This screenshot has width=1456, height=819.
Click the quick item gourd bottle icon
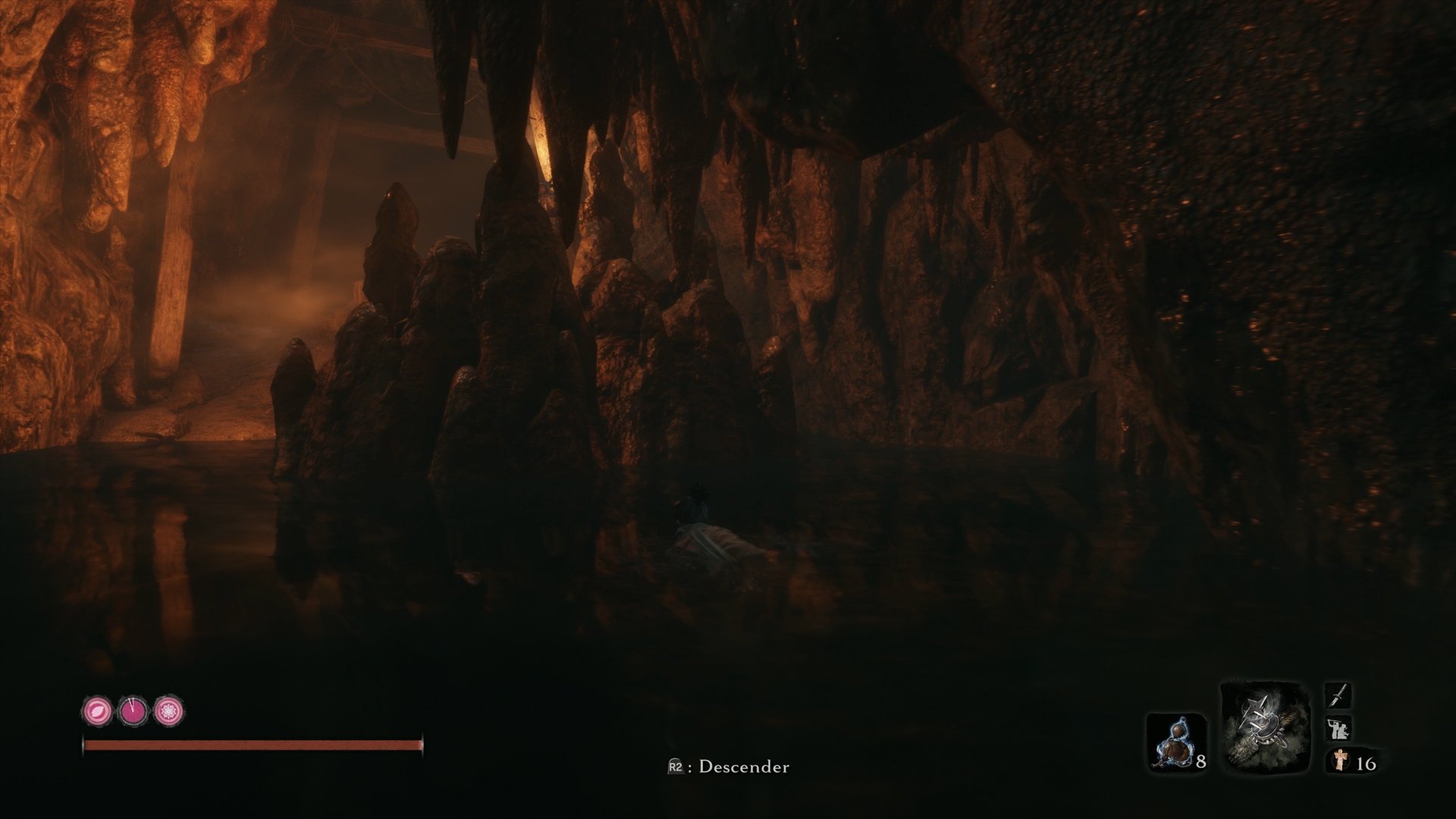pos(1175,739)
